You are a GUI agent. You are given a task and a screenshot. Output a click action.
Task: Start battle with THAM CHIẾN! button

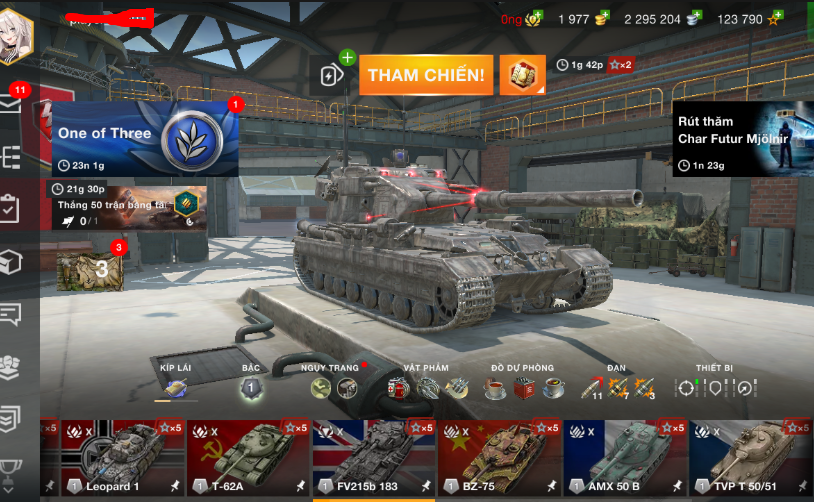tap(426, 75)
